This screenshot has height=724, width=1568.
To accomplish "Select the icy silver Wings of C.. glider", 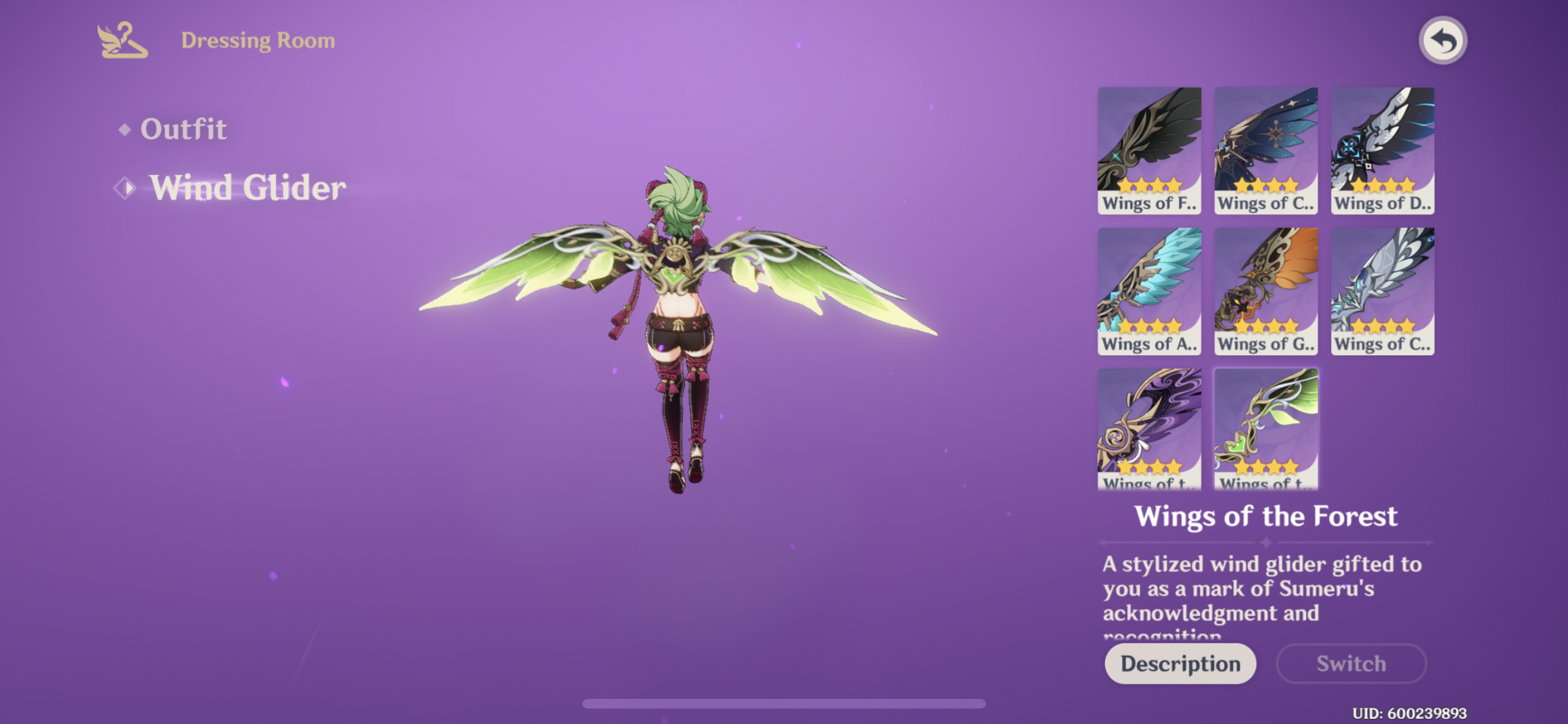I will [x=1381, y=291].
